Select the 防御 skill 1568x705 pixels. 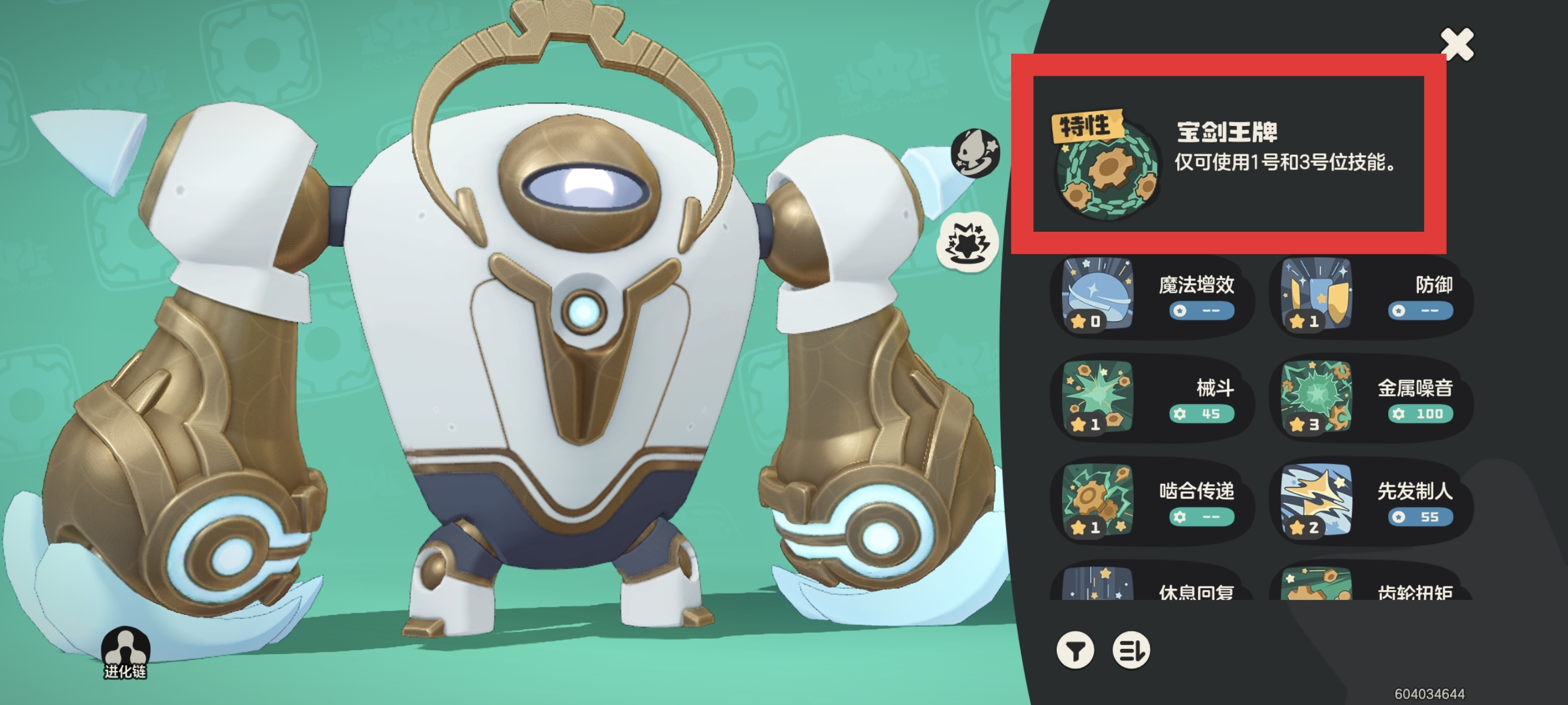(x=1370, y=296)
